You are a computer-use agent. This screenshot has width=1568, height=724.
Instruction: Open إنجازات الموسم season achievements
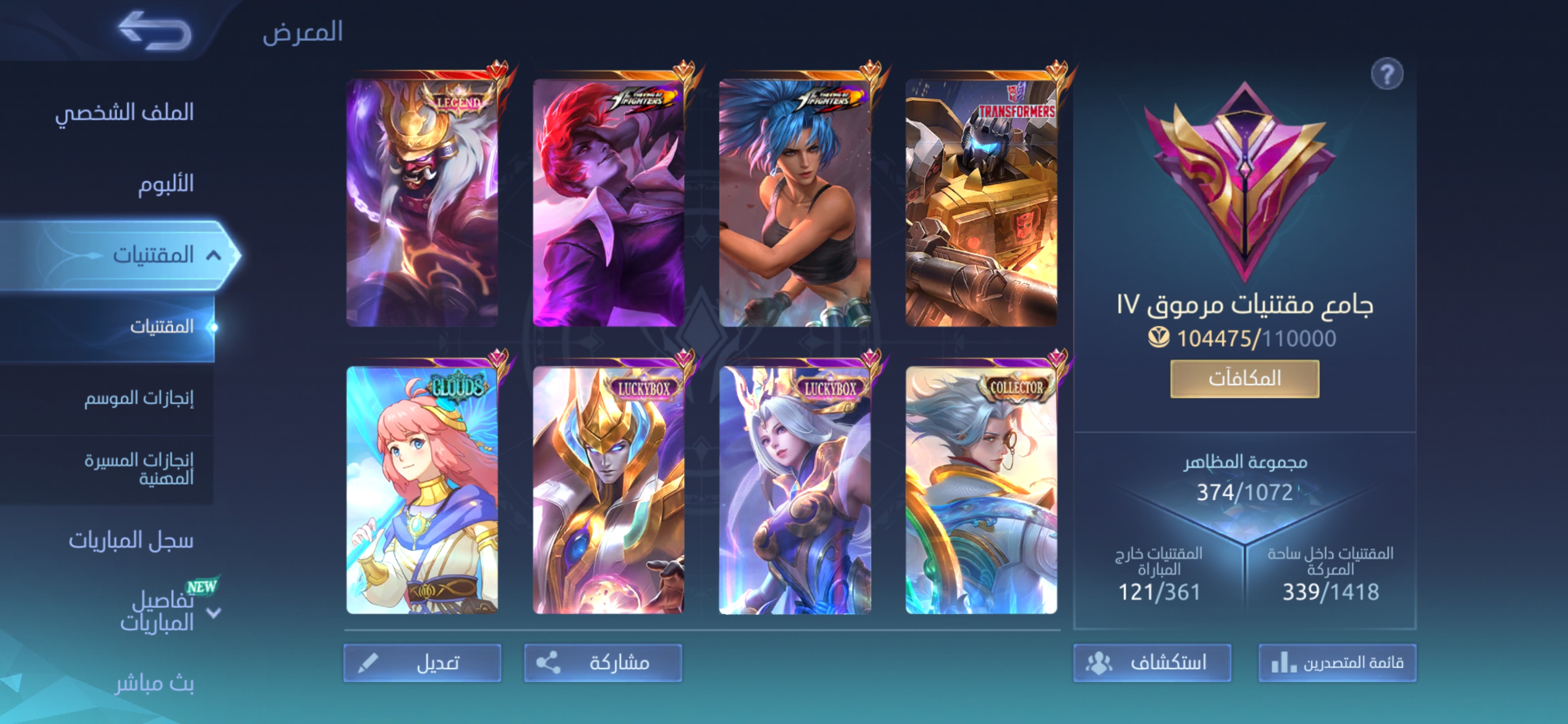click(x=139, y=398)
